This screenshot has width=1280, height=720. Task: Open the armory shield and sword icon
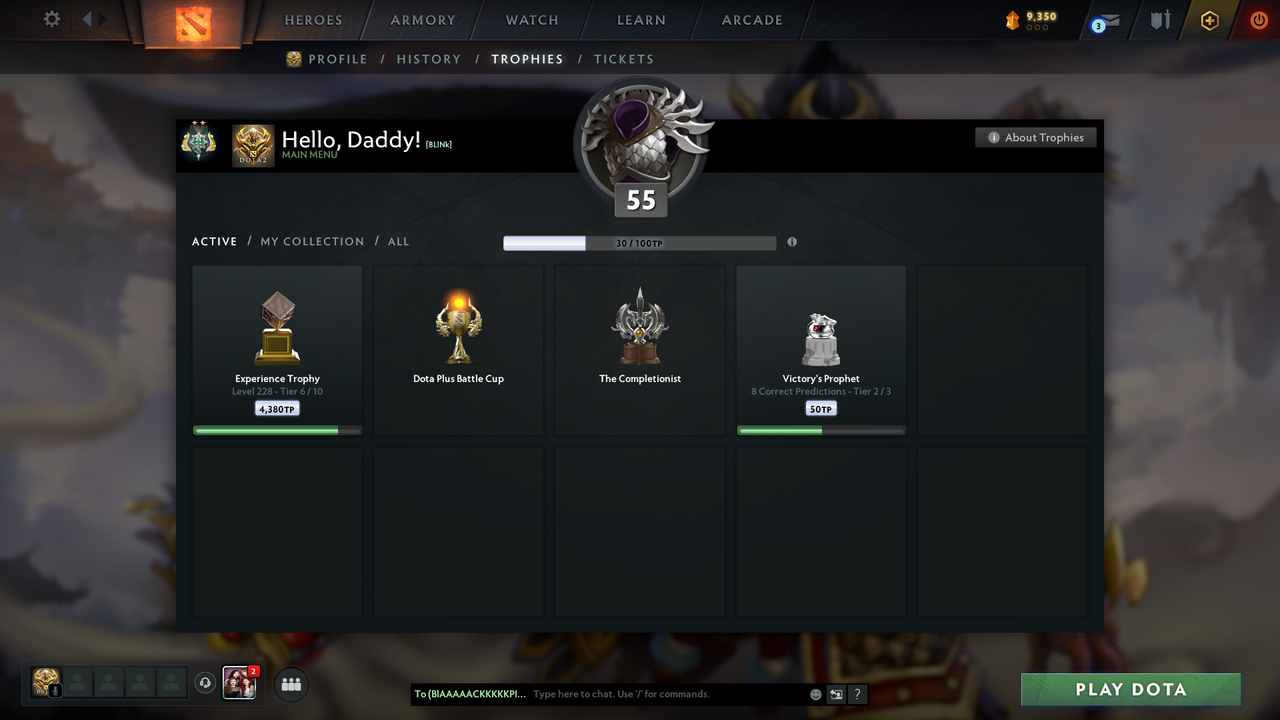tap(1160, 20)
